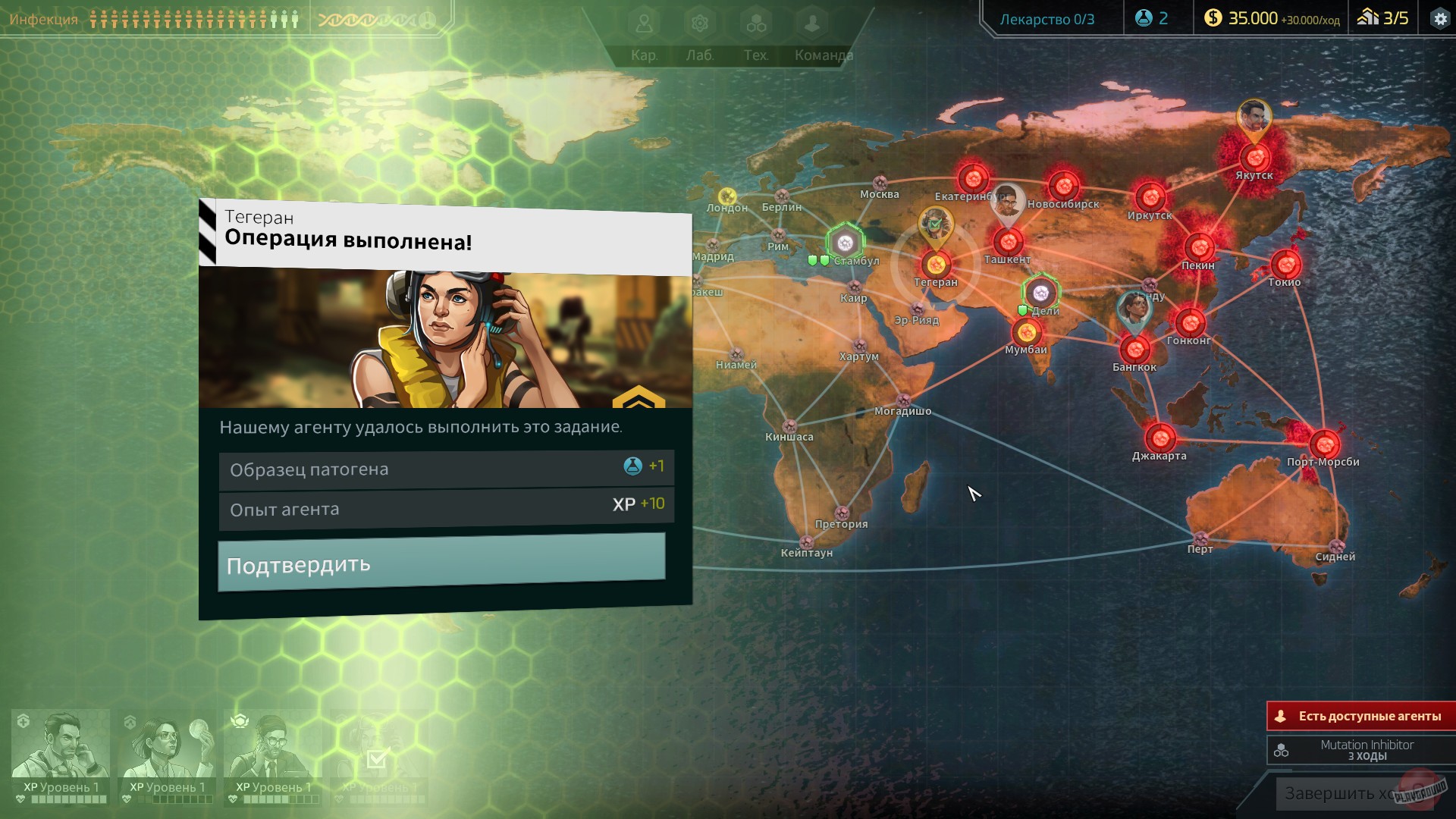1456x819 pixels.
Task: Open the Кар. tab
Action: [644, 34]
